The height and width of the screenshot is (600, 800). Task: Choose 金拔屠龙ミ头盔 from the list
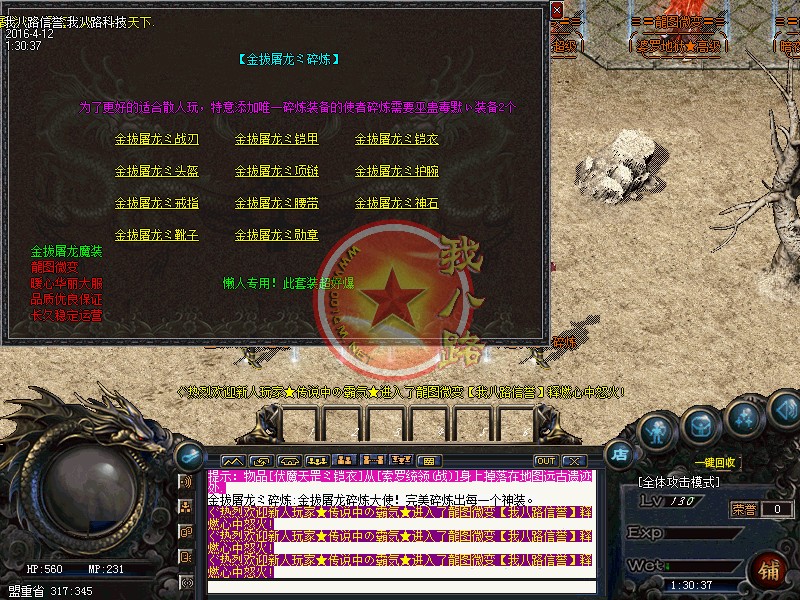tap(157, 171)
